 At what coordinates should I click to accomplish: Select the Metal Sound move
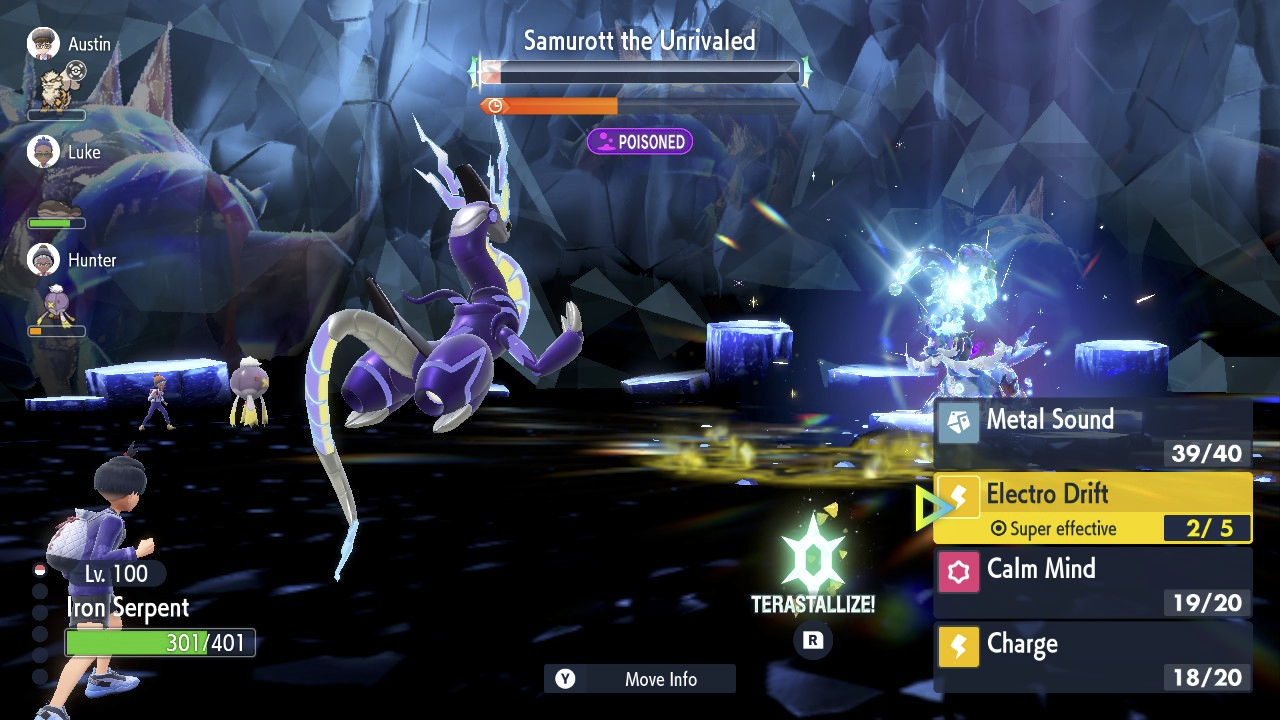pos(1092,433)
